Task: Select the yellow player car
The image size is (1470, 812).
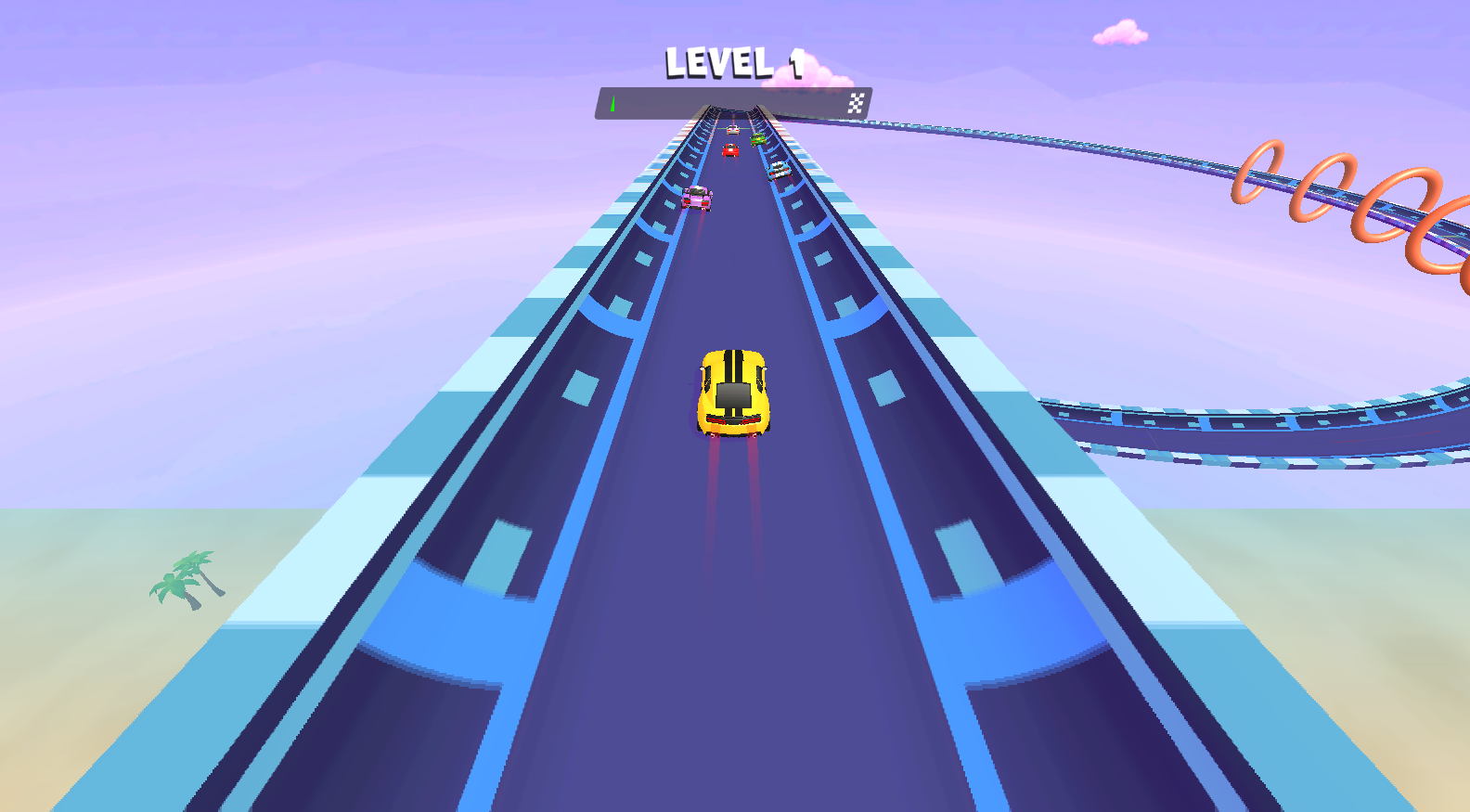Action: click(733, 390)
